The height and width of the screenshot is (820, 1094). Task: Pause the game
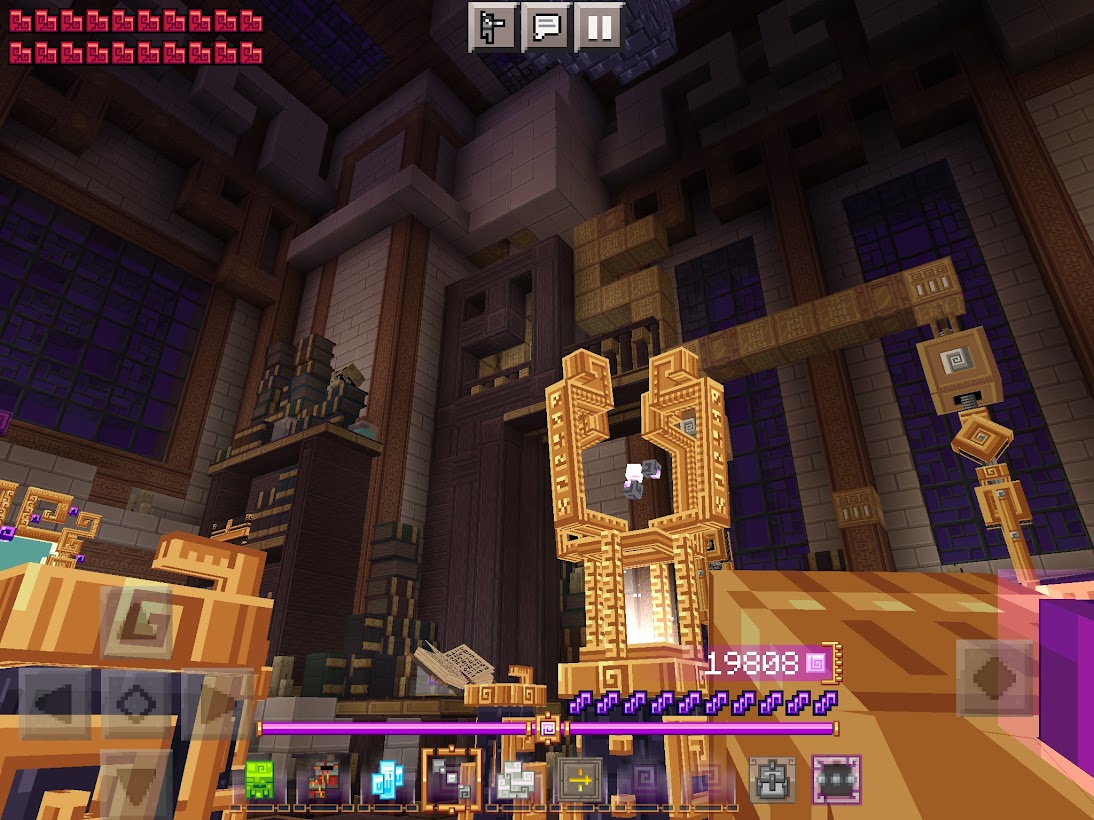click(x=599, y=27)
